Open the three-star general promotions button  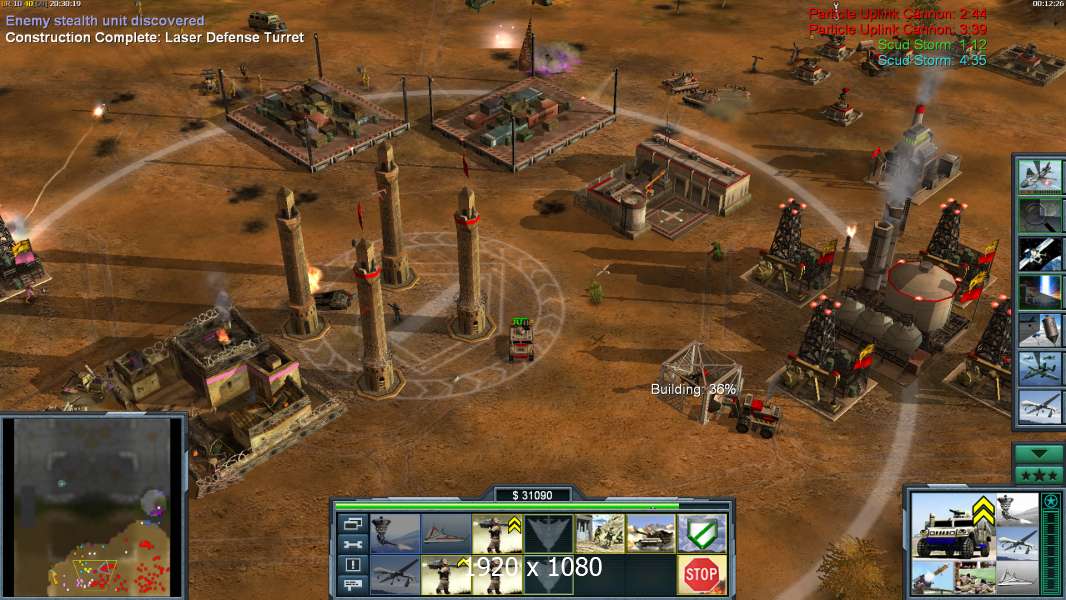click(1039, 474)
